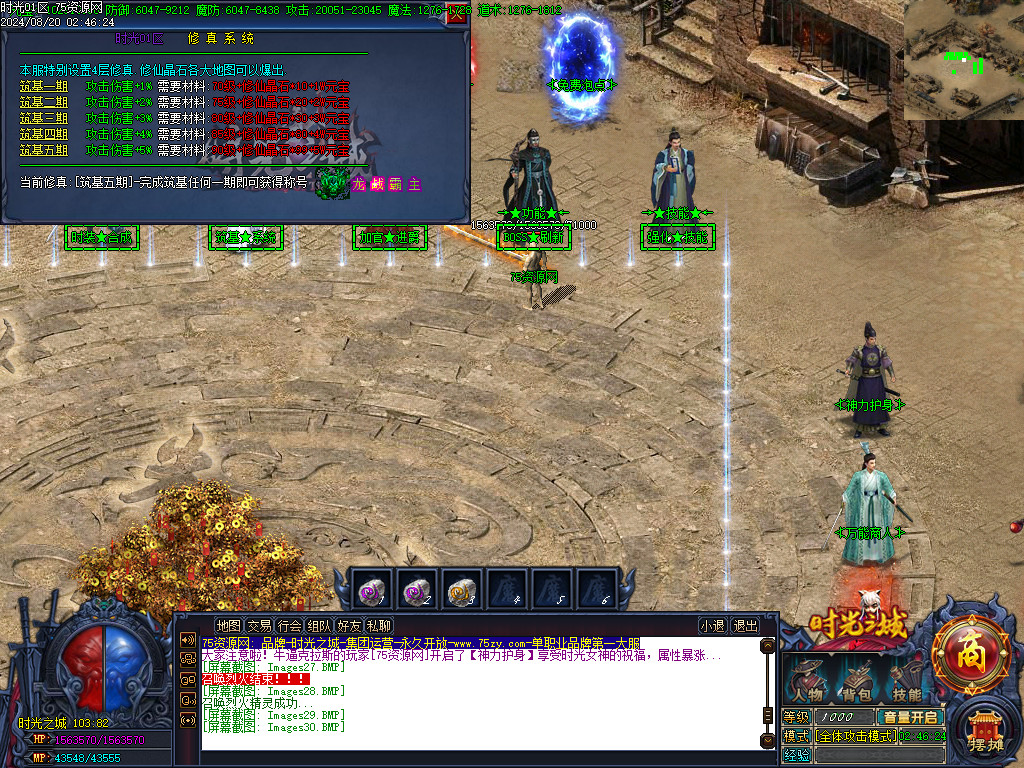Open the 交易 trade panel
1024x768 pixels.
pyautogui.click(x=260, y=626)
